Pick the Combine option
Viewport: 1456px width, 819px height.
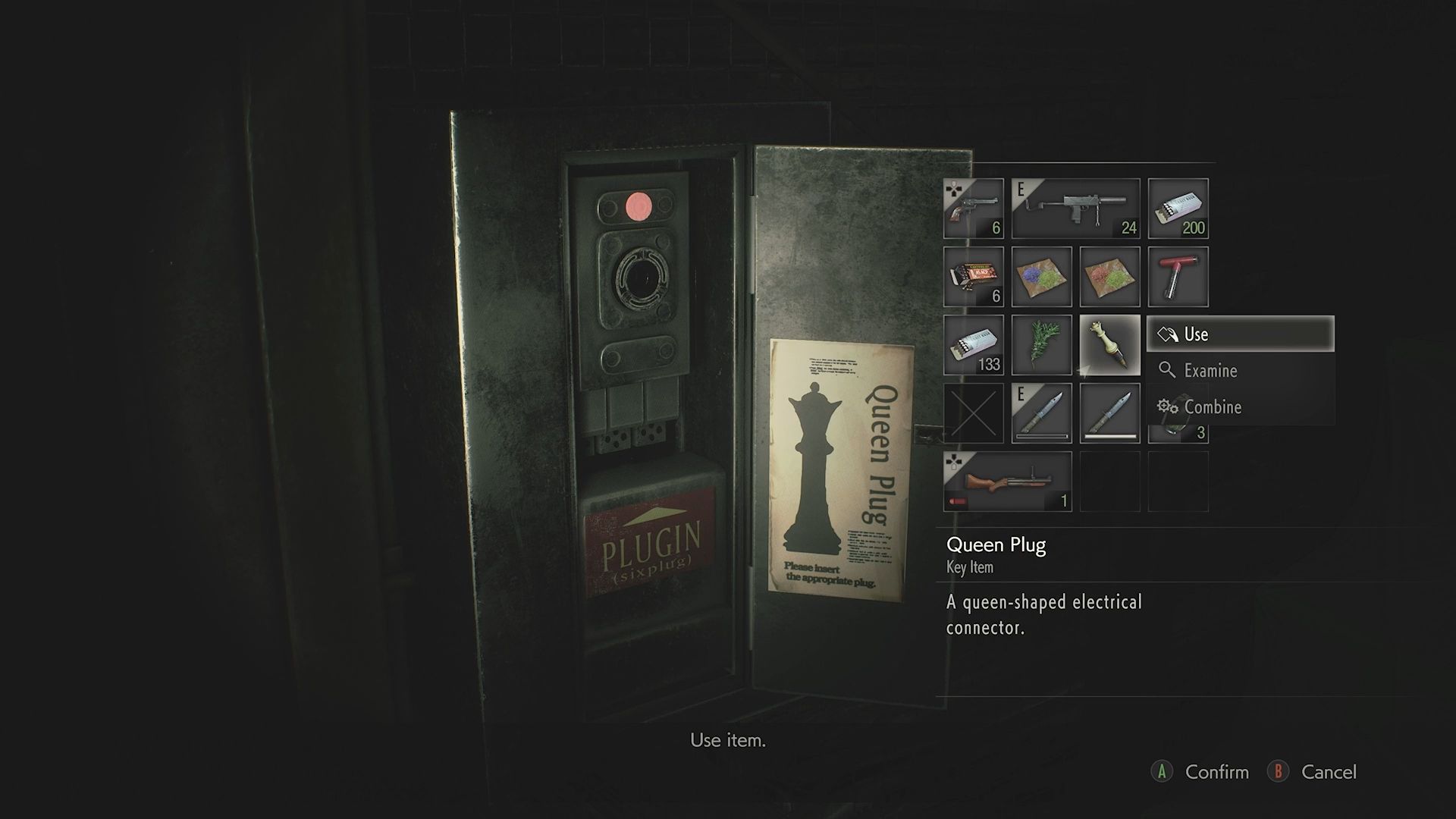click(1239, 407)
